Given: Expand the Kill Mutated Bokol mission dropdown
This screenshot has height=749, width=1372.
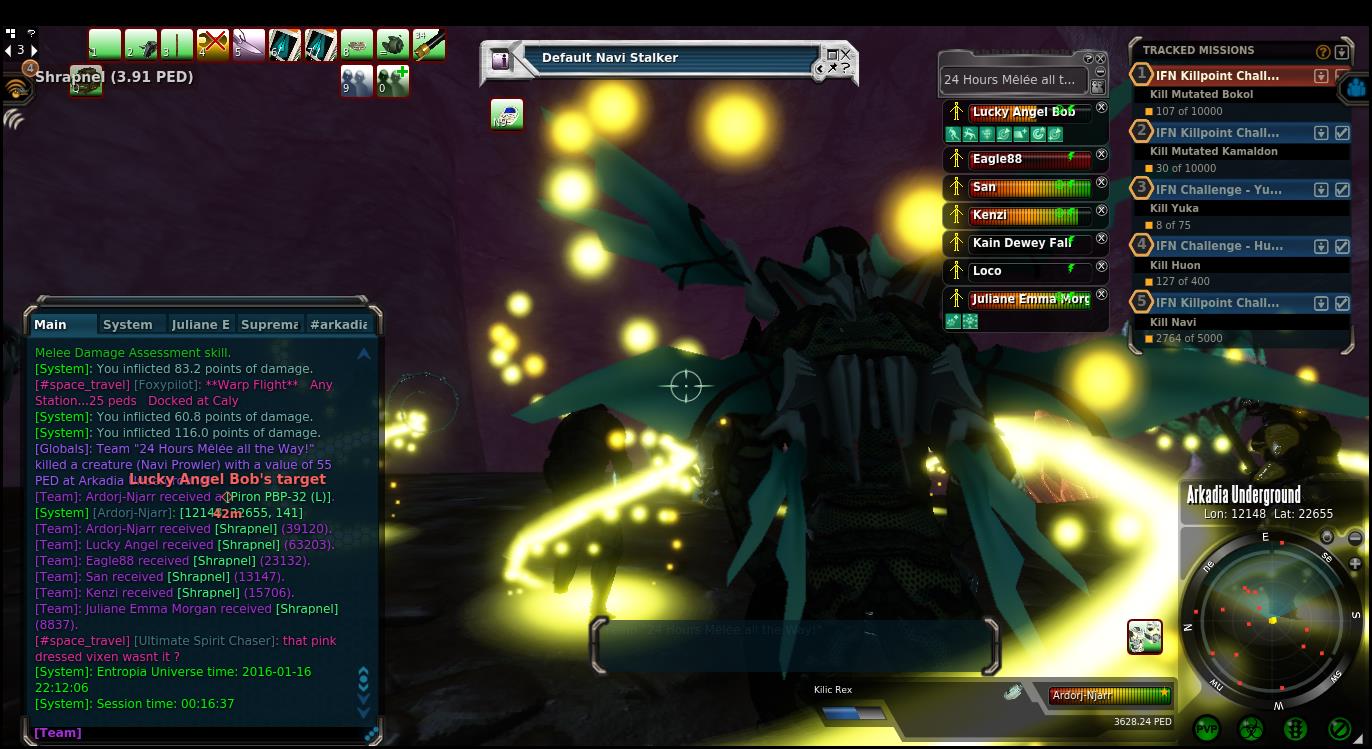Looking at the screenshot, I should (x=1321, y=76).
